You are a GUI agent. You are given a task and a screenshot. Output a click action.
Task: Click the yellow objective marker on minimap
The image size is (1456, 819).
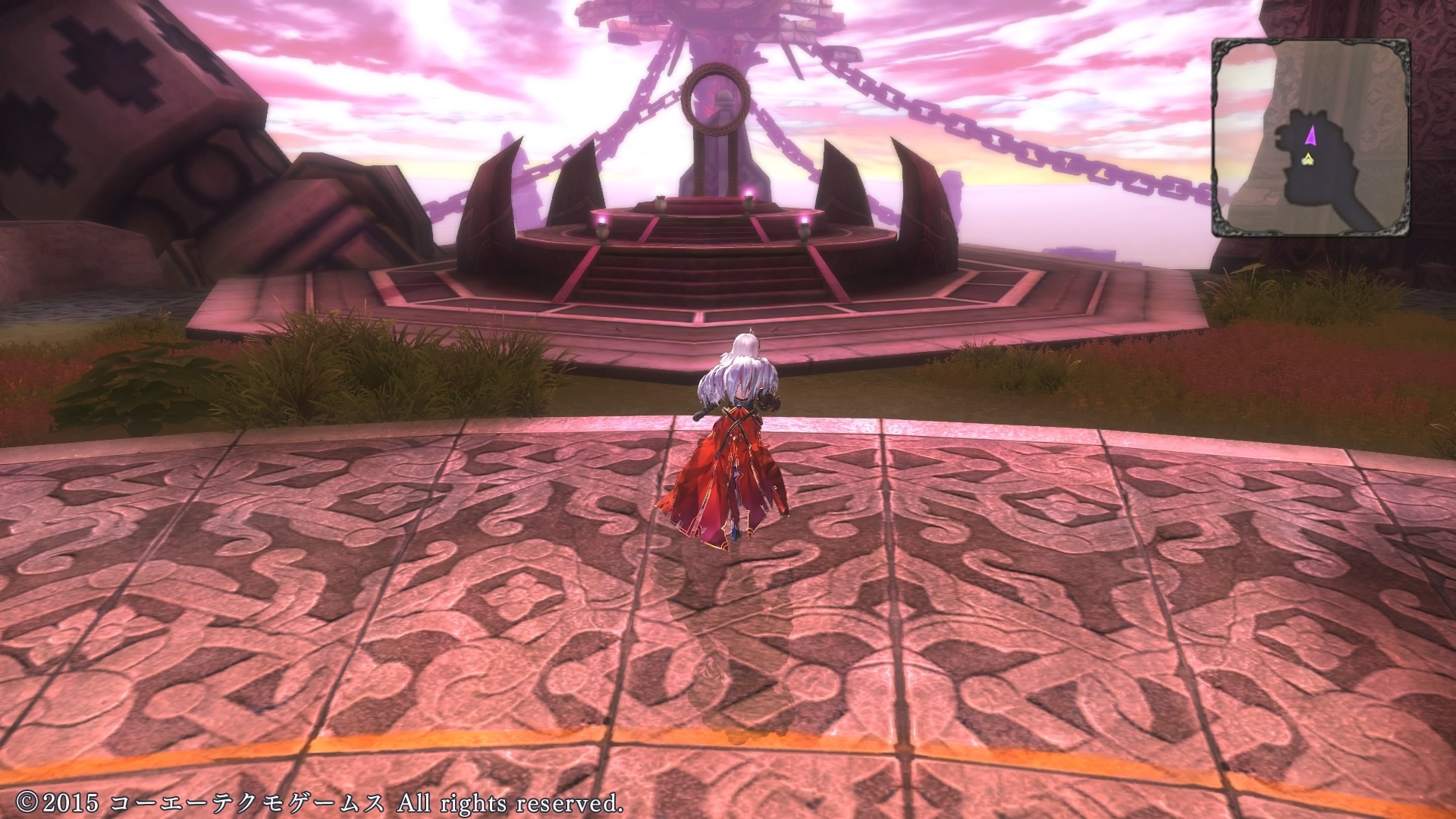(x=1309, y=159)
